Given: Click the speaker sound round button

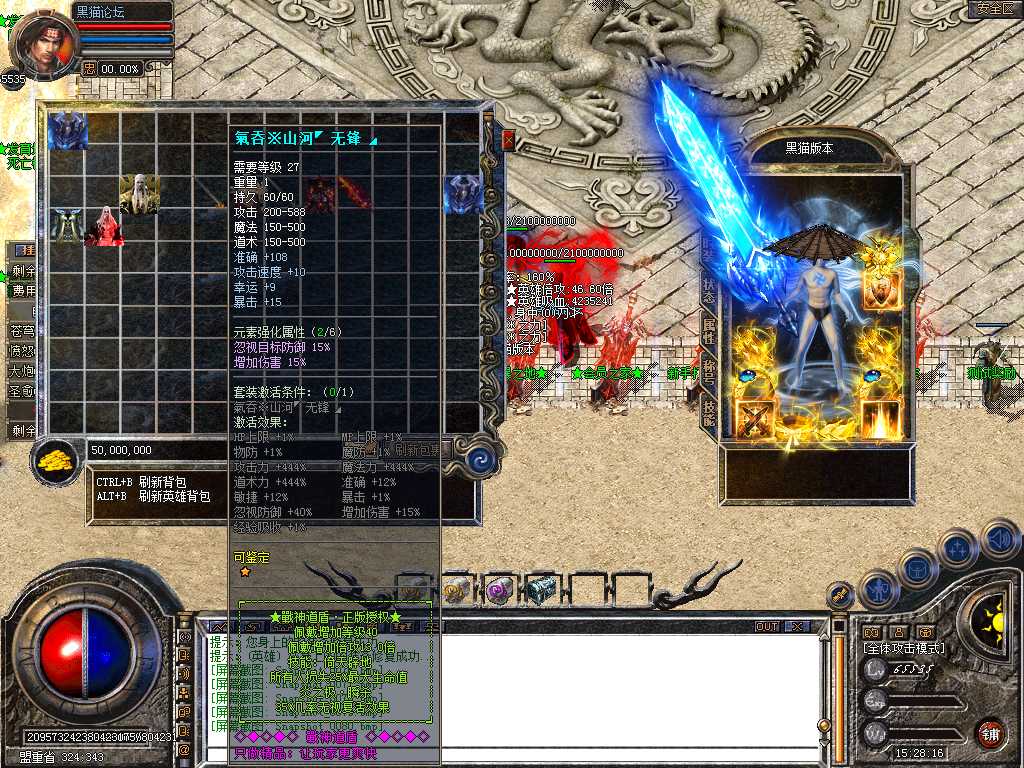Looking at the screenshot, I should 1000,539.
